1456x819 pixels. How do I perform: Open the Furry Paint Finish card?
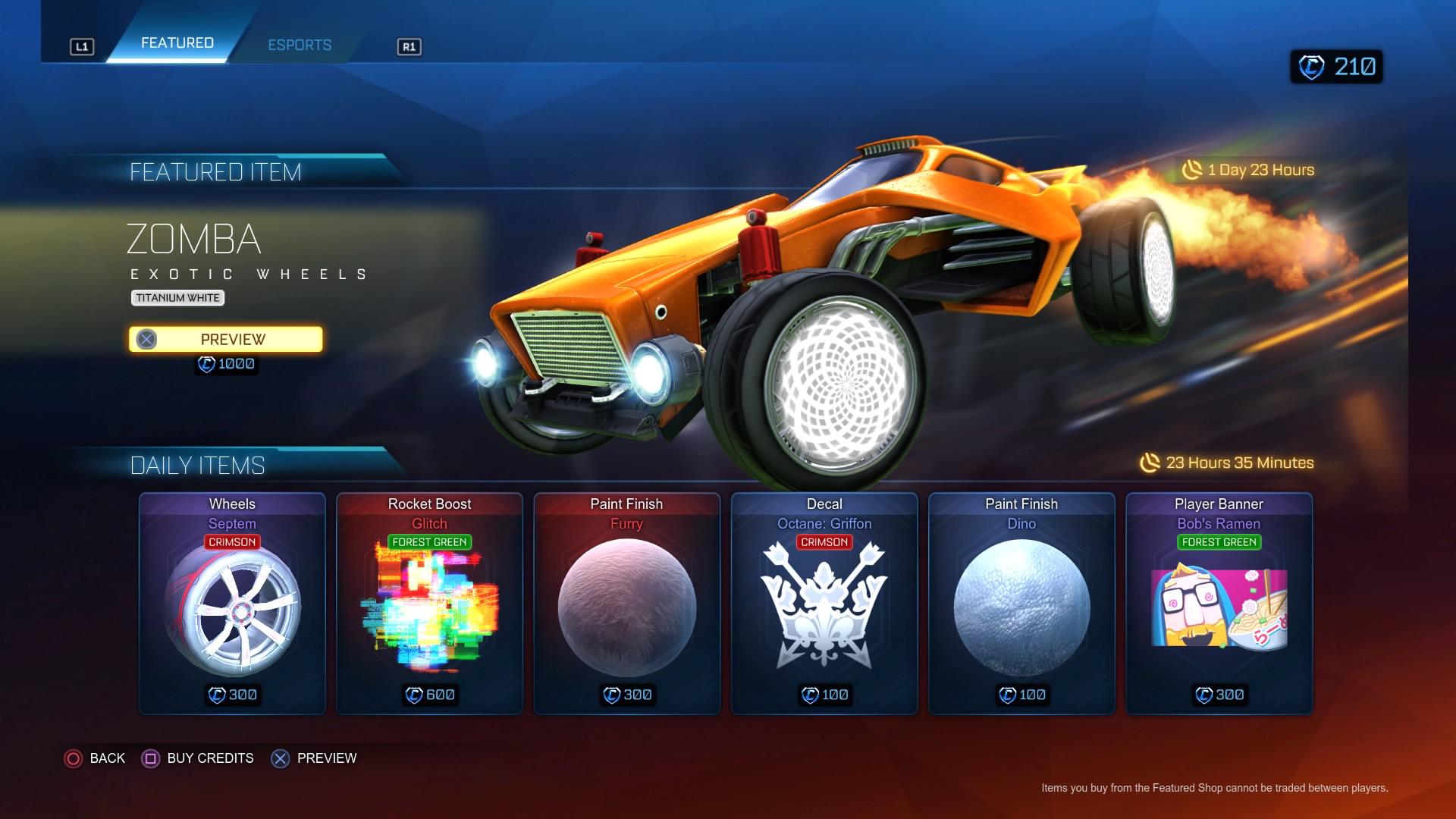[627, 603]
